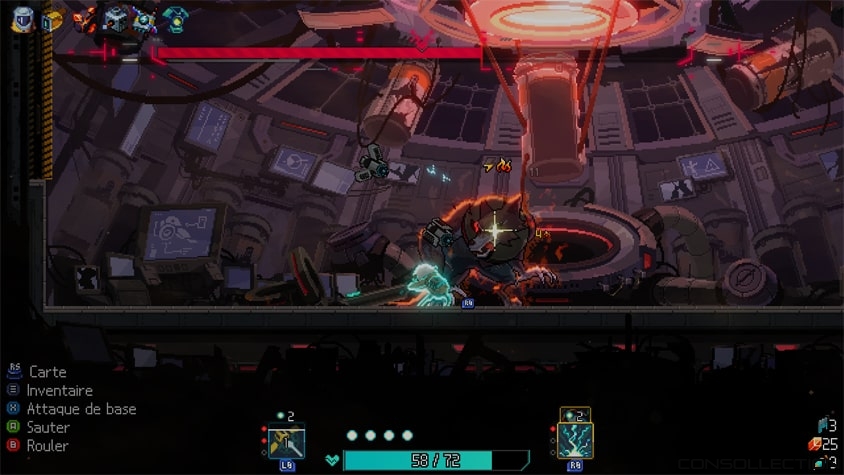Click the red crystal shards item icon
The image size is (844, 475).
click(x=84, y=19)
